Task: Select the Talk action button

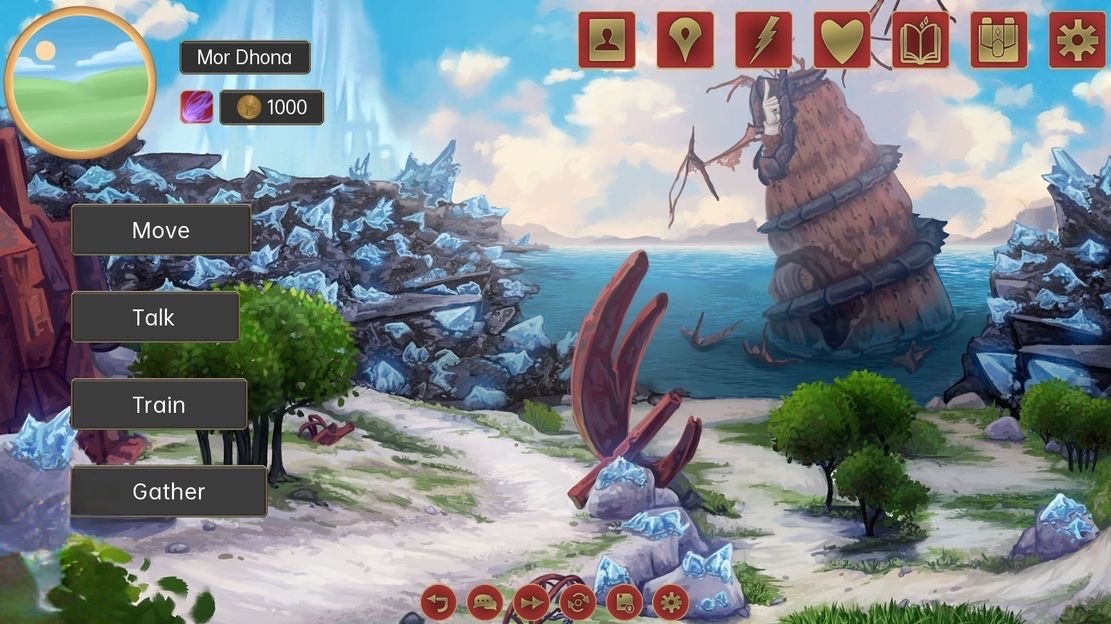Action: click(x=154, y=317)
